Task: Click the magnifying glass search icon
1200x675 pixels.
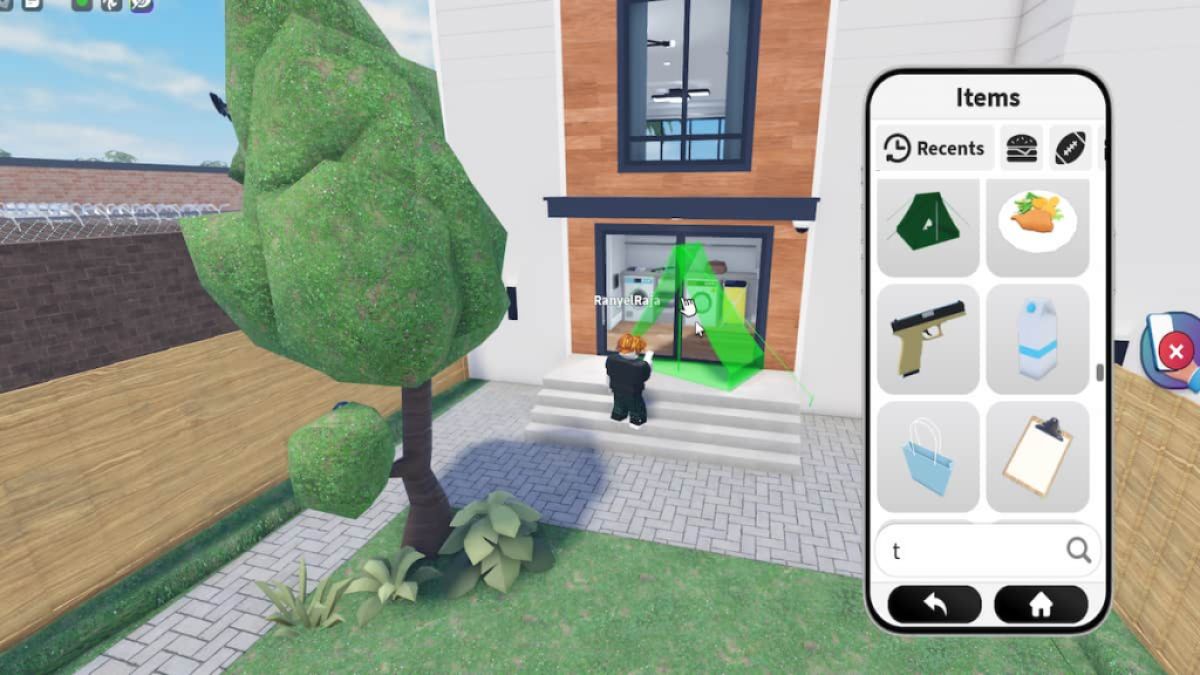Action: (x=1078, y=550)
